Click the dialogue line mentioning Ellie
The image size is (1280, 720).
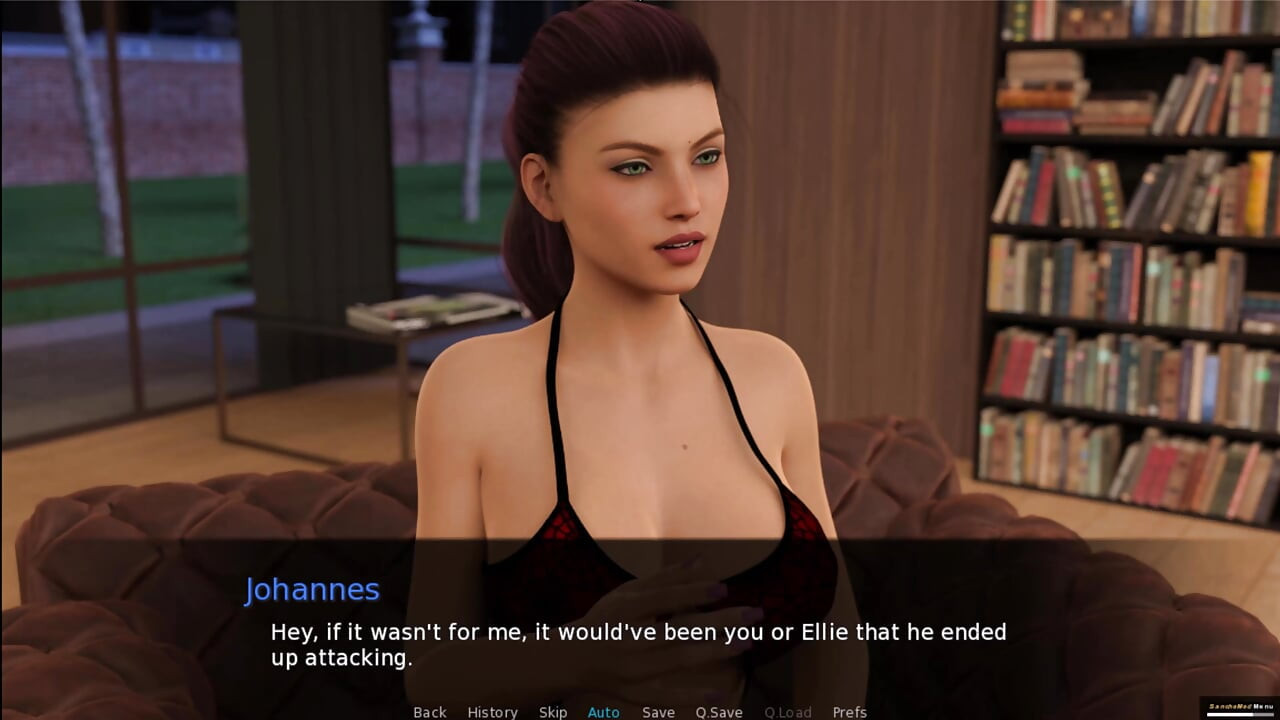[x=637, y=632]
